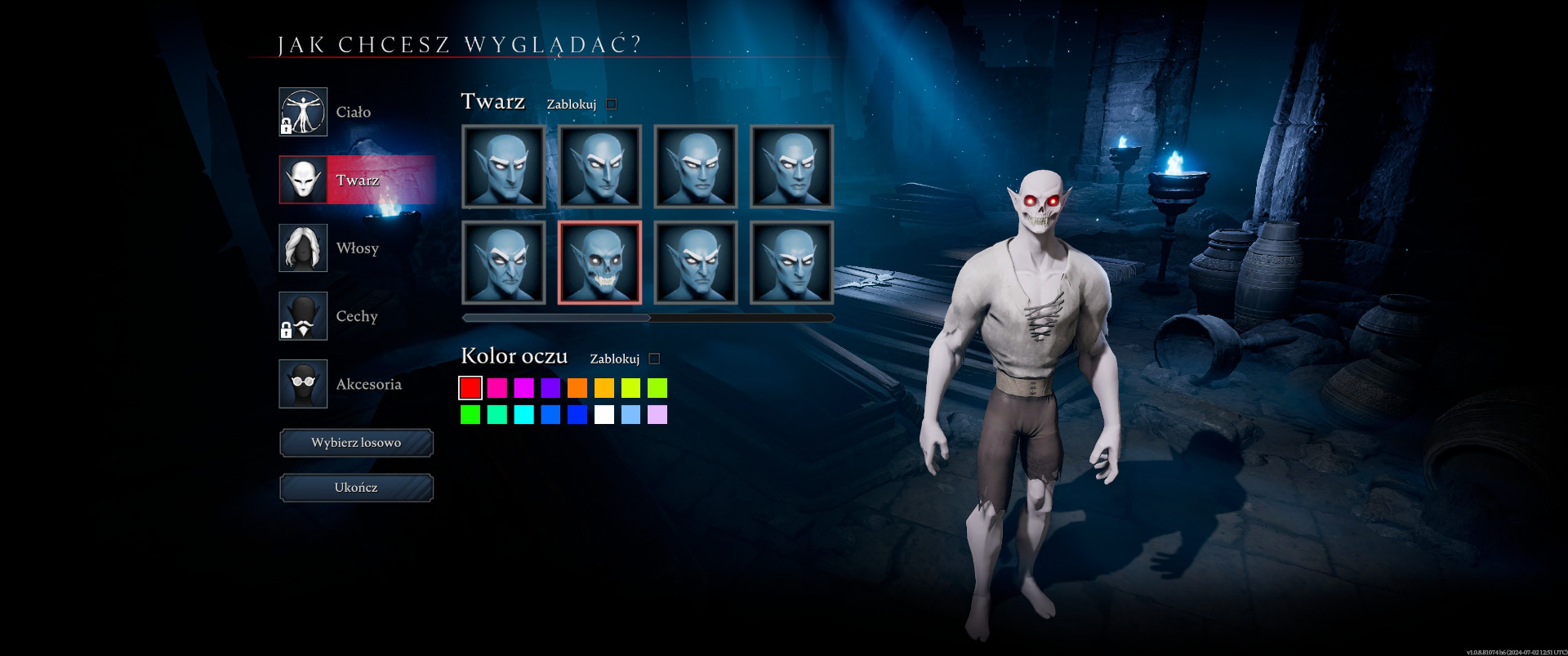Choose the cyan eye color swatch

523,415
